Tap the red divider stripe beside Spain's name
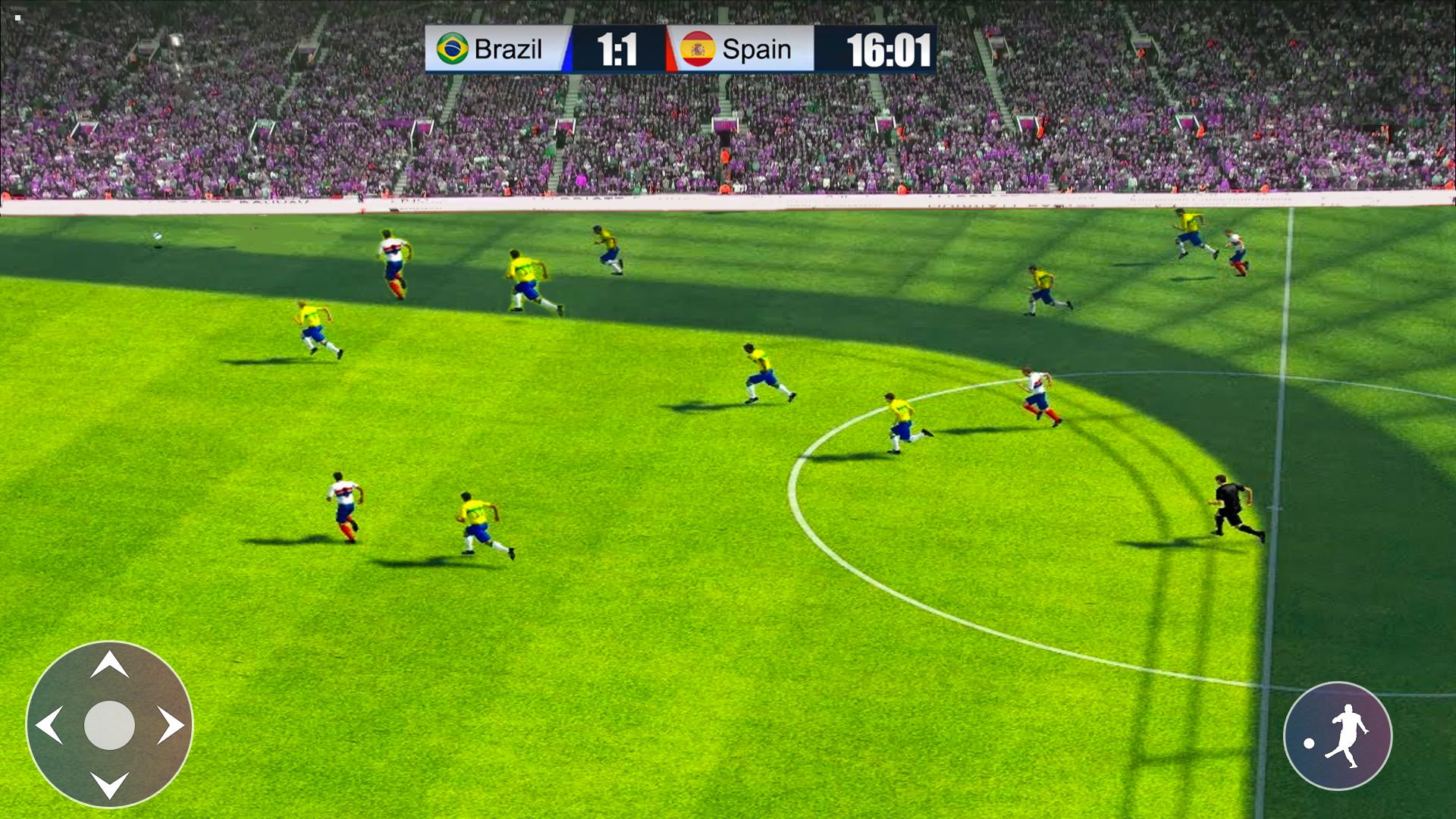This screenshot has height=819, width=1456. click(x=670, y=49)
